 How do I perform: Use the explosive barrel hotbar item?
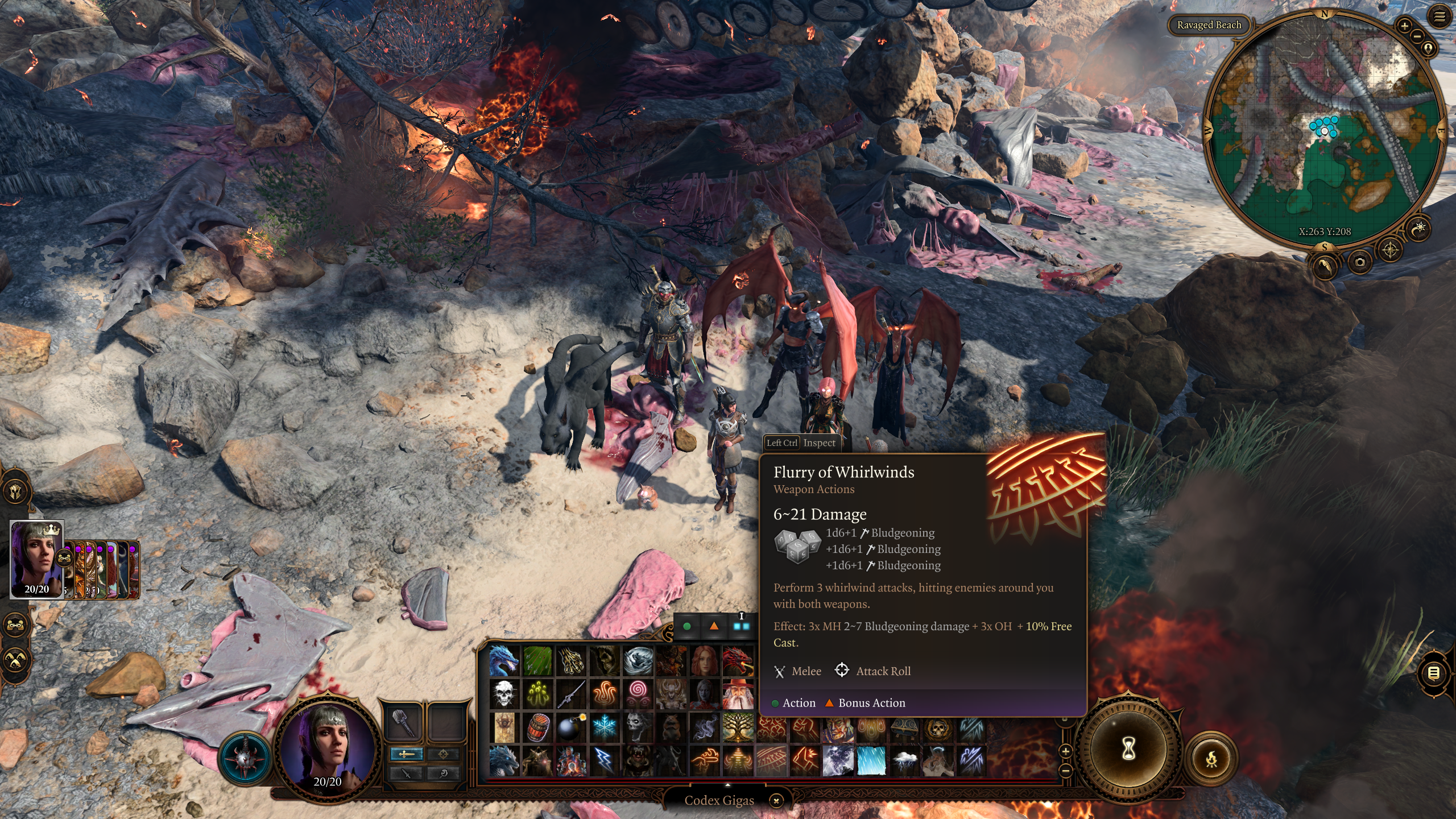click(x=537, y=727)
